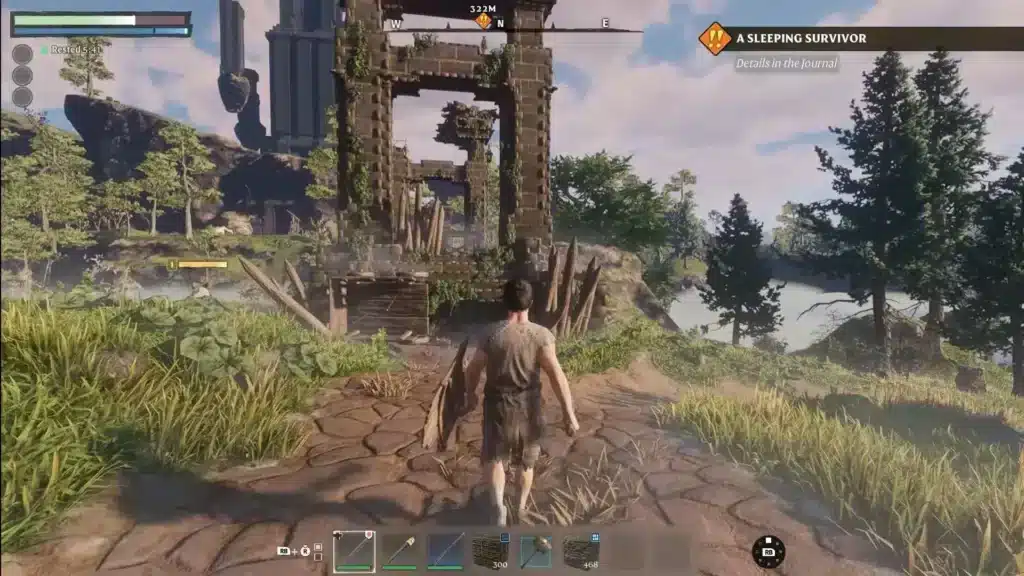Select the building block stack of 468
1024x576 pixels.
[581, 551]
